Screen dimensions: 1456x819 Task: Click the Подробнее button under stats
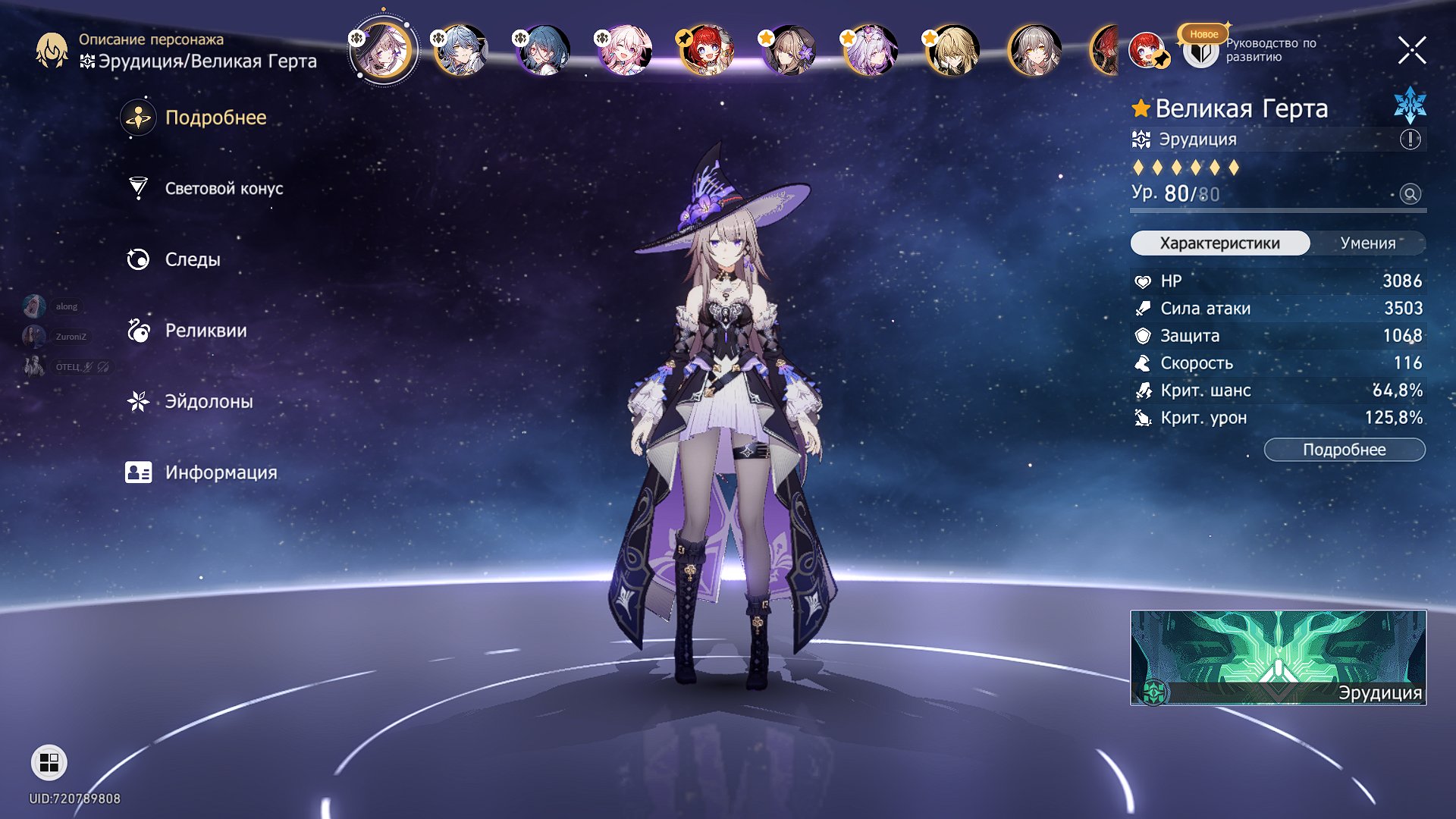tap(1344, 450)
